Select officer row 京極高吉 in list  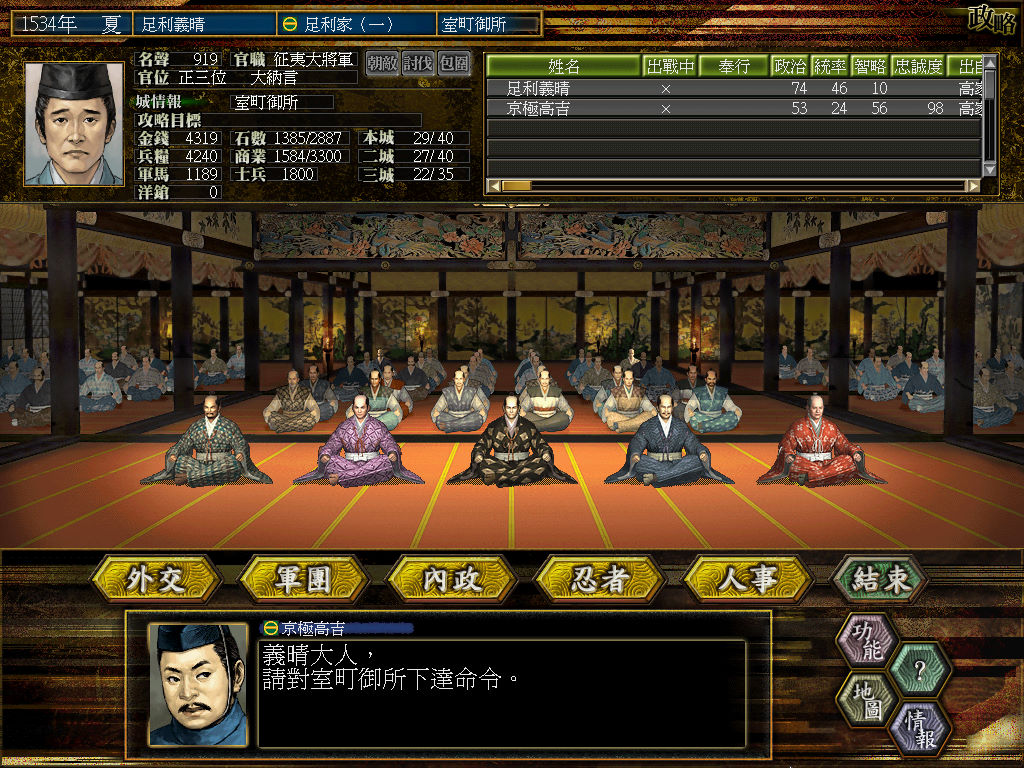538,108
